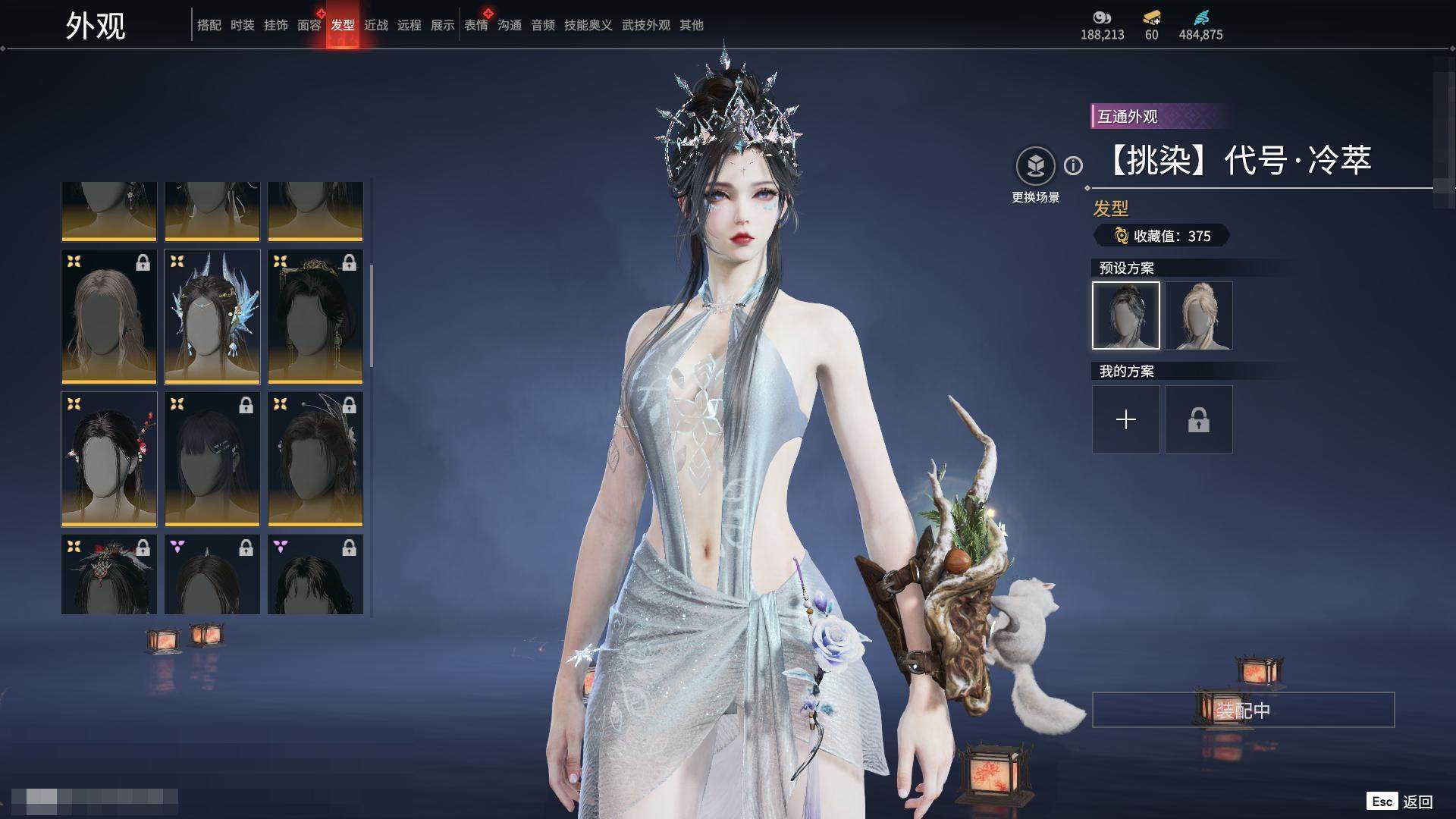Open the 表情 tab
Image resolution: width=1456 pixels, height=819 pixels.
[476, 26]
